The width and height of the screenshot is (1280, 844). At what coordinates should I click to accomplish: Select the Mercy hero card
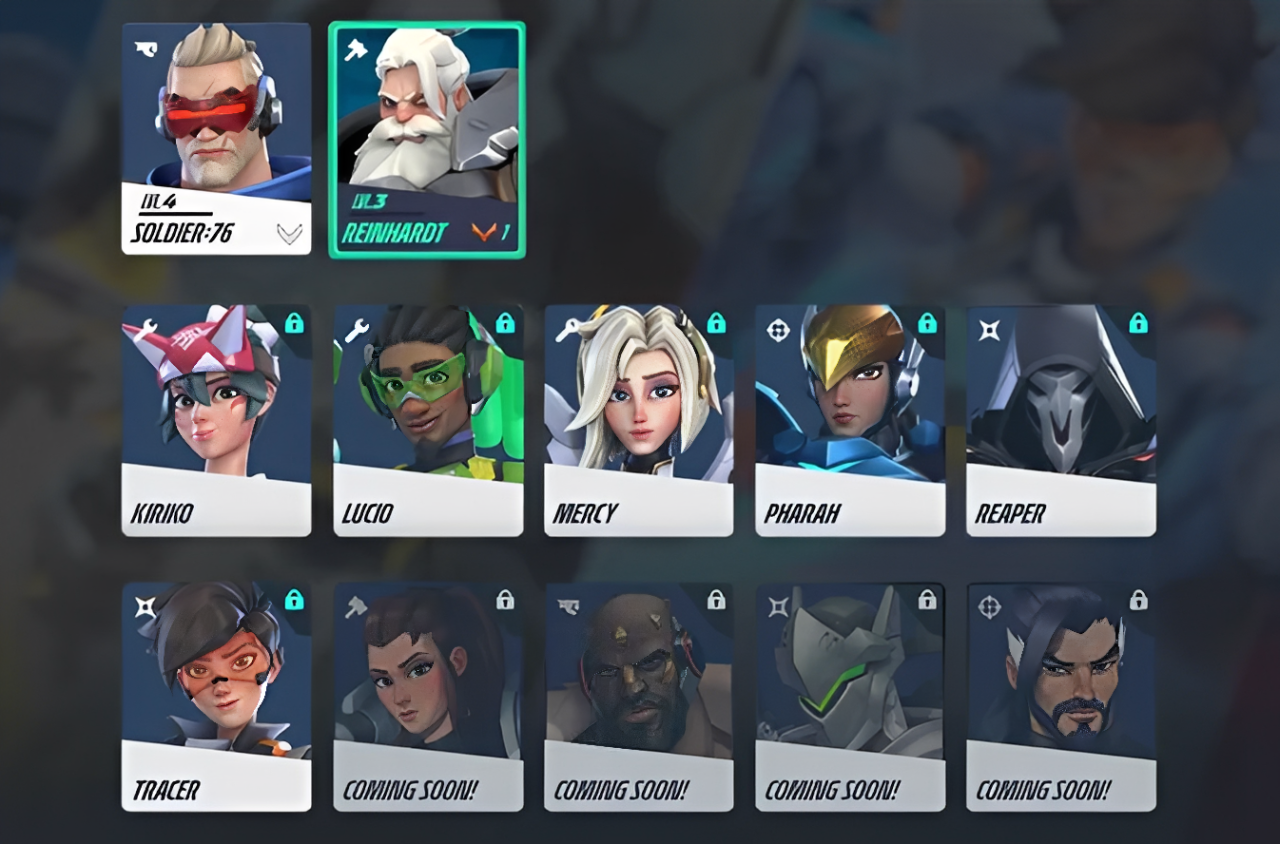coord(639,418)
